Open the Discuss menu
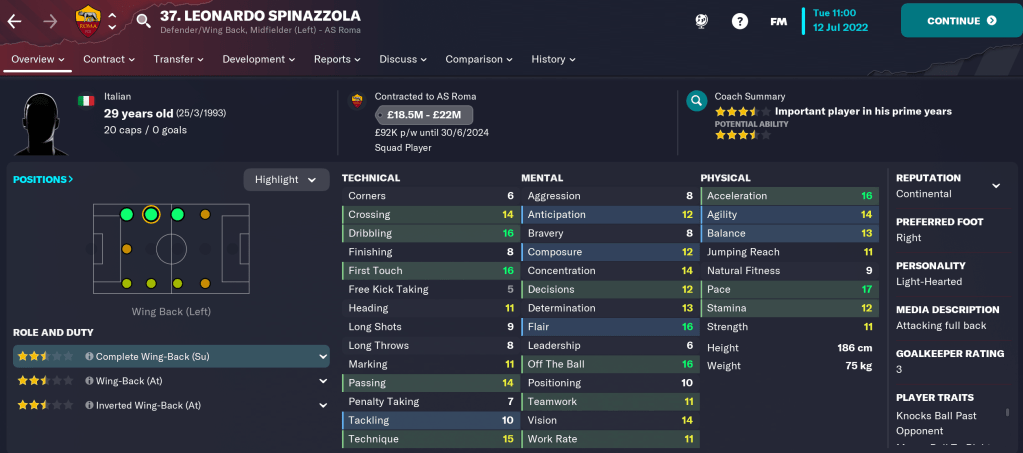The image size is (1023, 453). coord(403,59)
